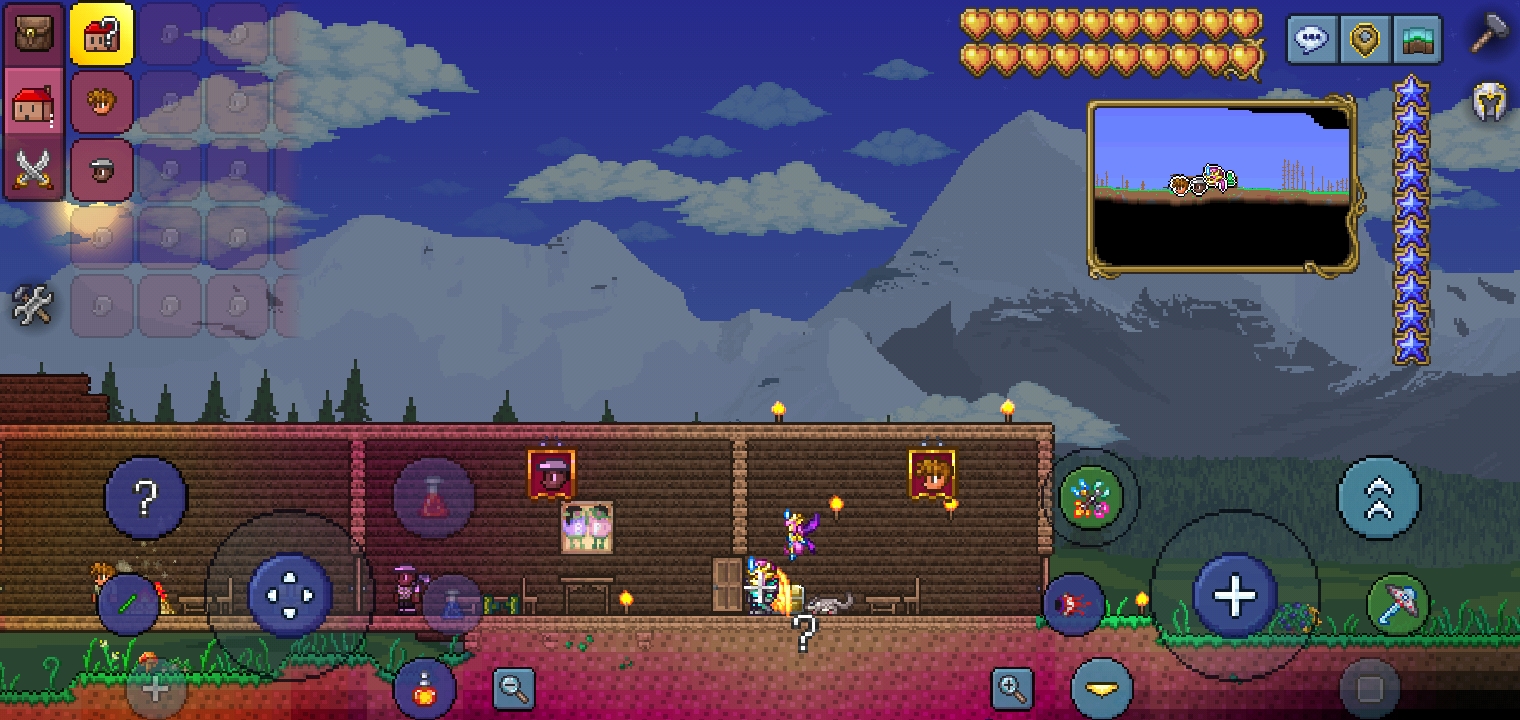This screenshot has width=1520, height=720.
Task: Drink the orange buff potion
Action: pos(425,689)
